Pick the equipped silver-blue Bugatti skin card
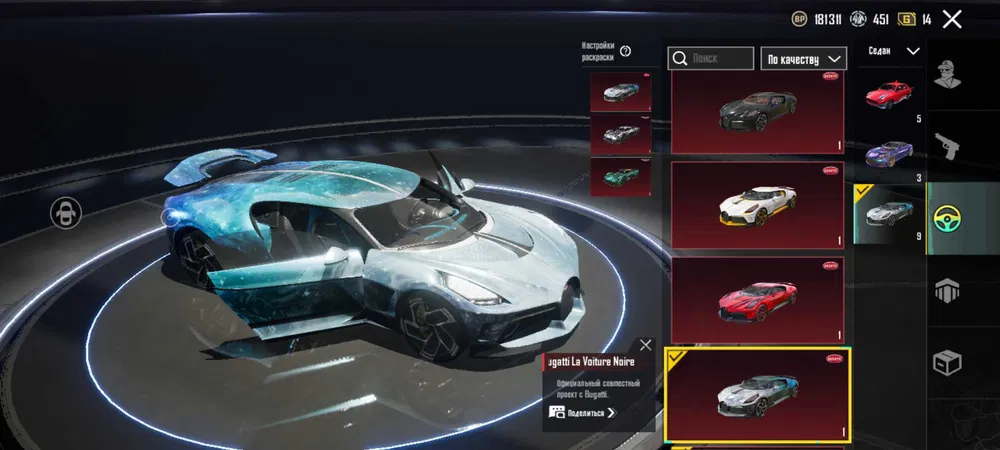The image size is (1000, 450). point(757,394)
